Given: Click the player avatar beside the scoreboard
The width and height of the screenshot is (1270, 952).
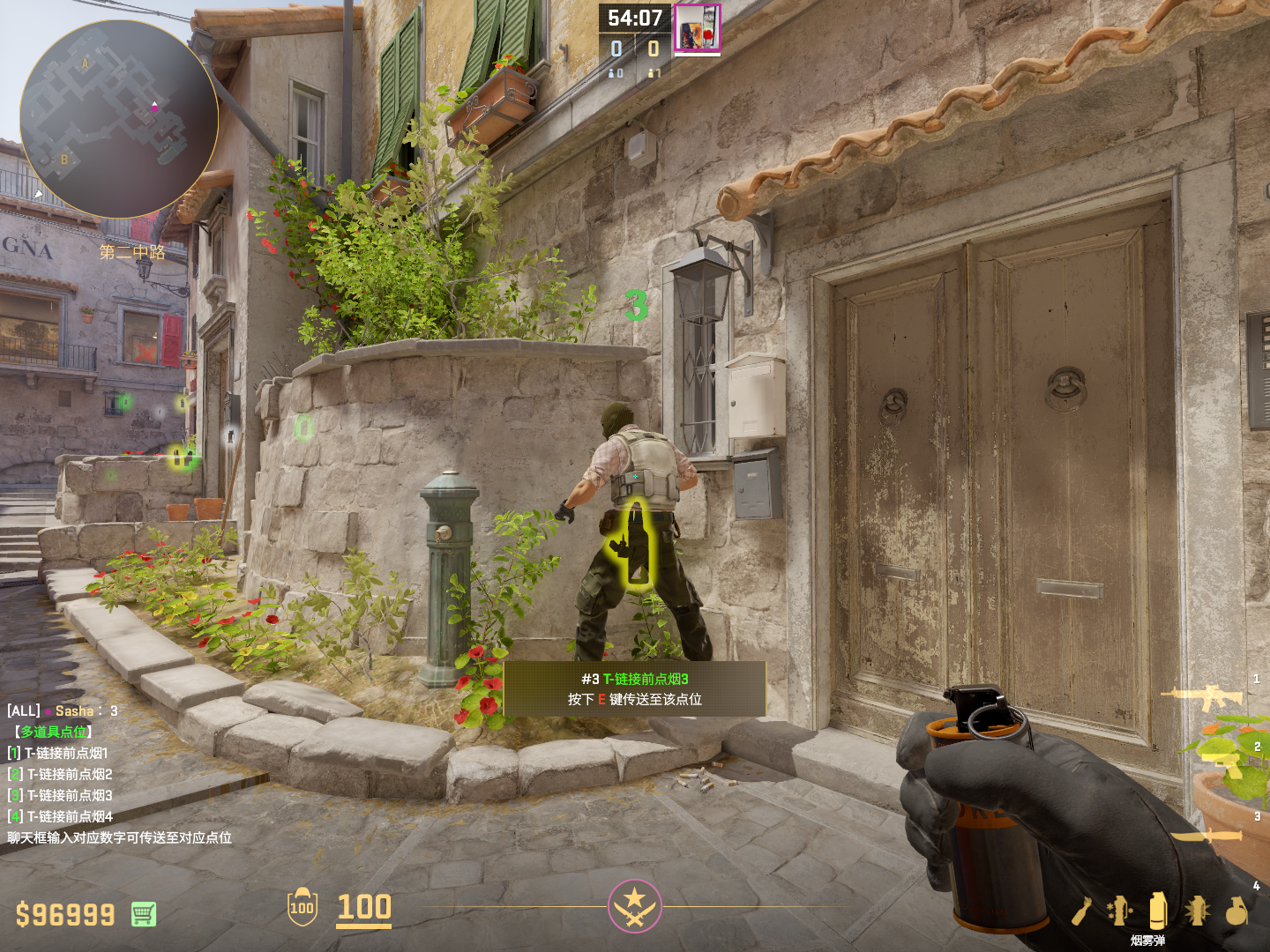Looking at the screenshot, I should (x=698, y=28).
